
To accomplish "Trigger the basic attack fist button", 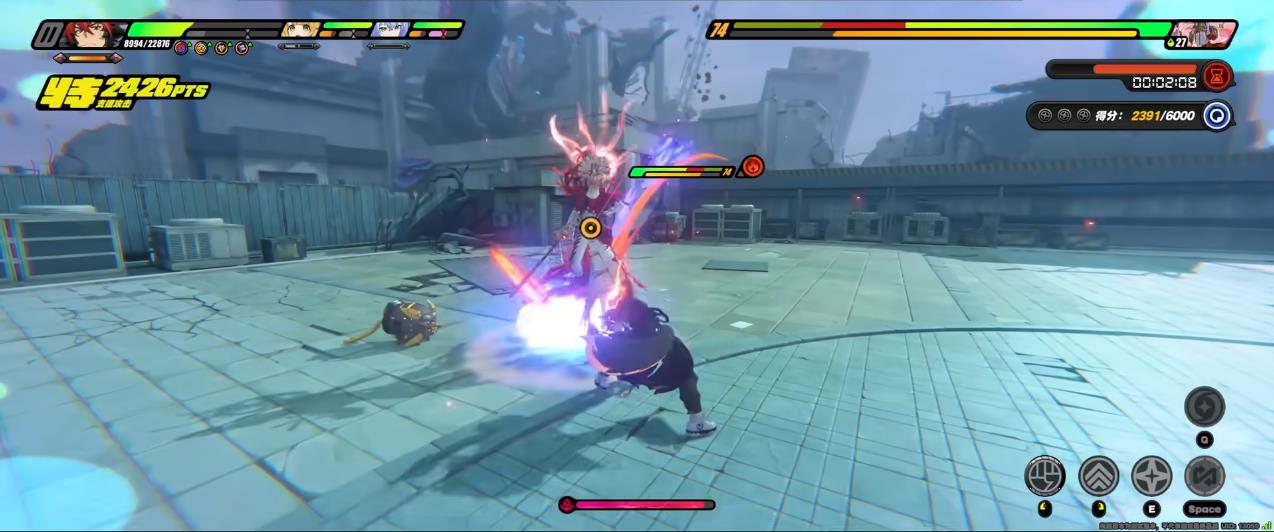I will (x=1045, y=474).
